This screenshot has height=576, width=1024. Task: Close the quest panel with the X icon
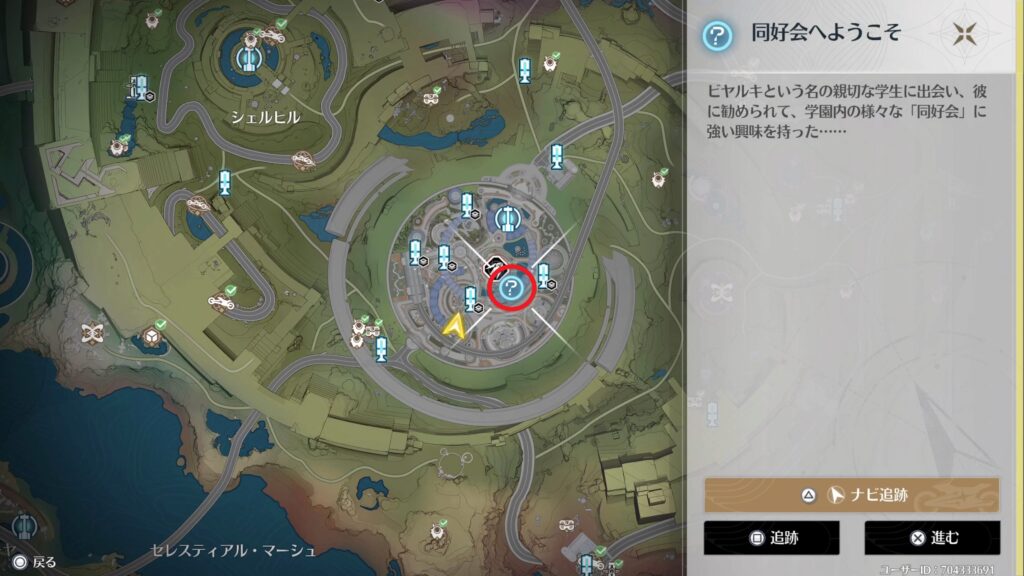click(964, 34)
